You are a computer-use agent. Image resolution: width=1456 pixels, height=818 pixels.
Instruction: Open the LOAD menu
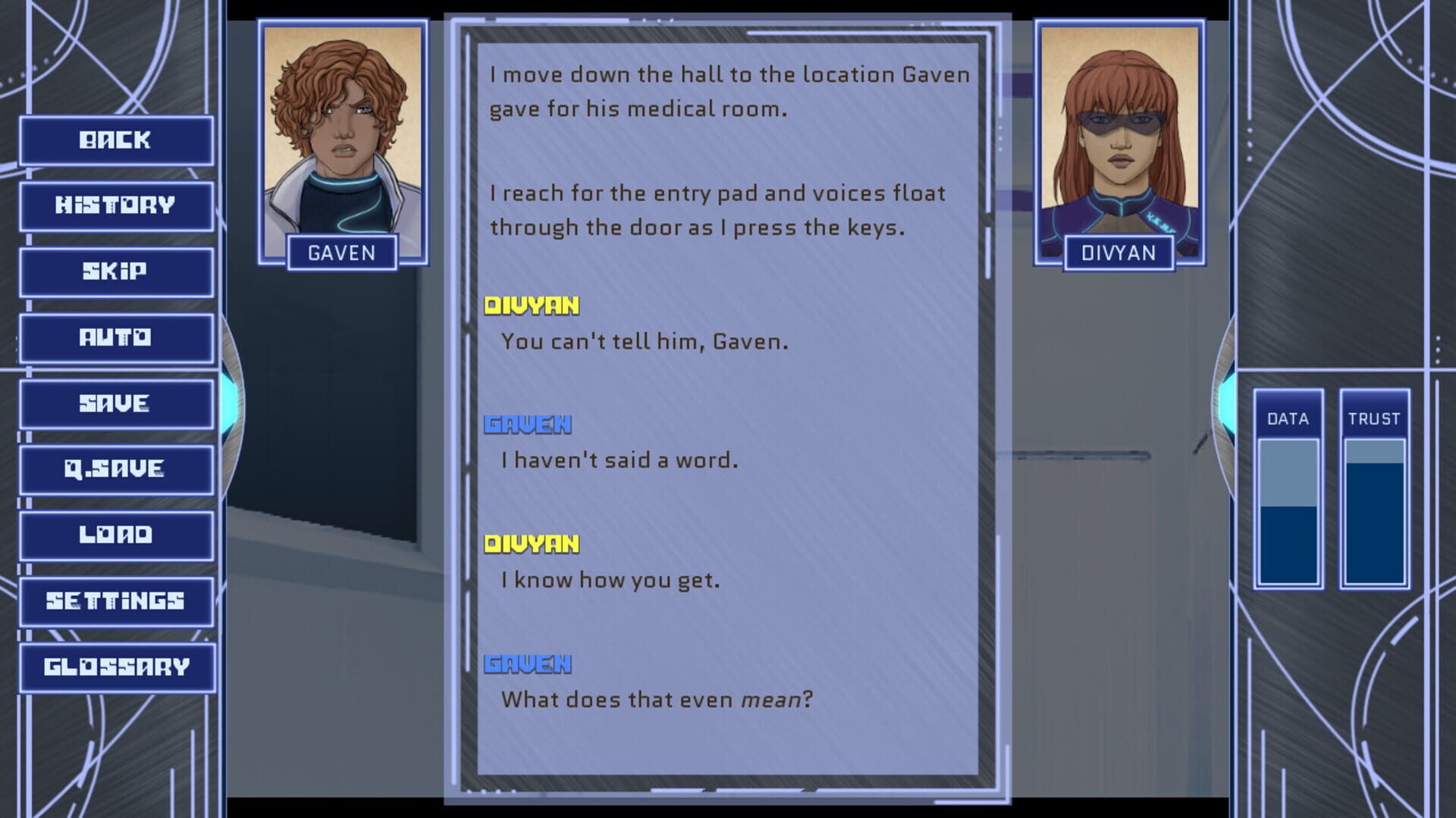(116, 534)
